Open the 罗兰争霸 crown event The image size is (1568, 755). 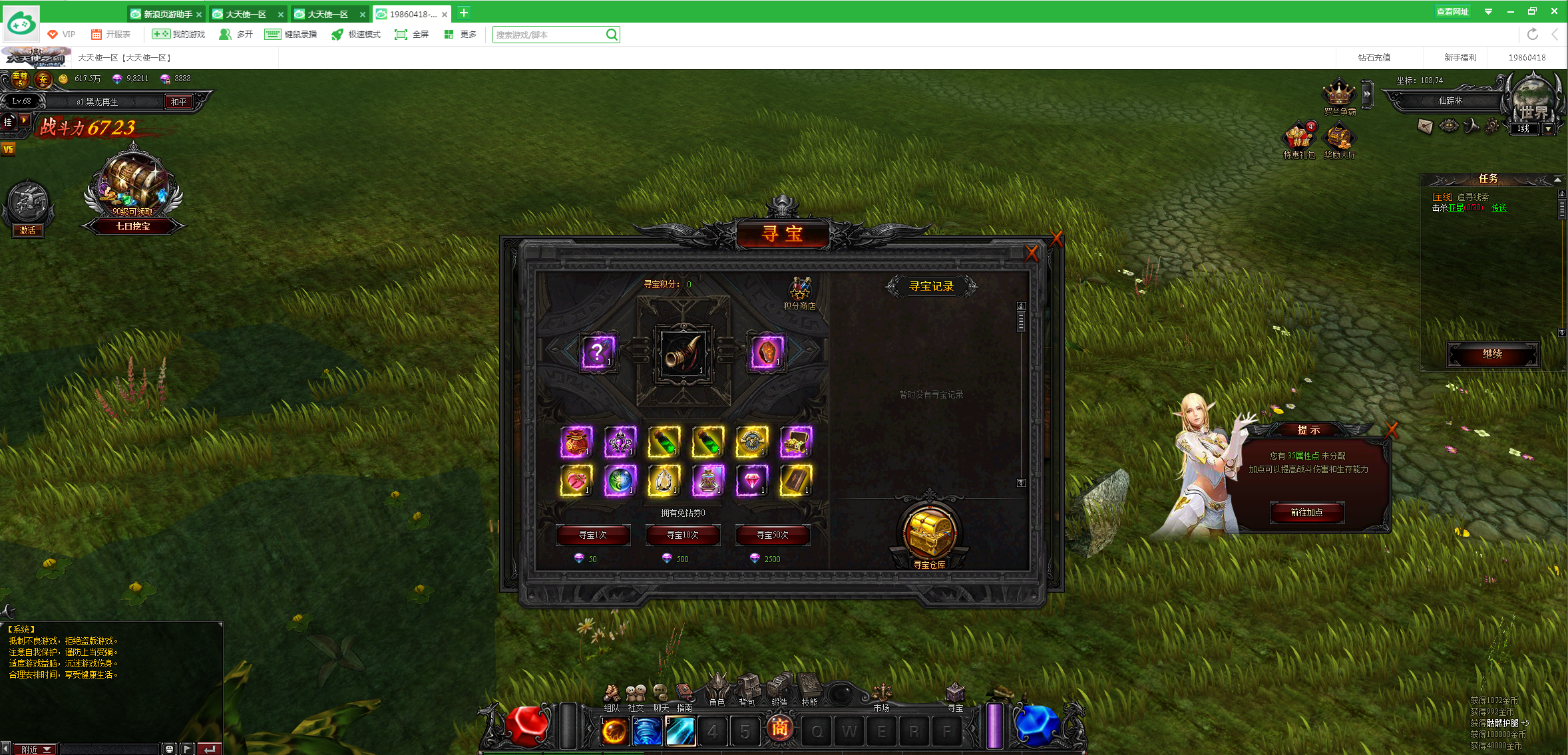coord(1339,95)
